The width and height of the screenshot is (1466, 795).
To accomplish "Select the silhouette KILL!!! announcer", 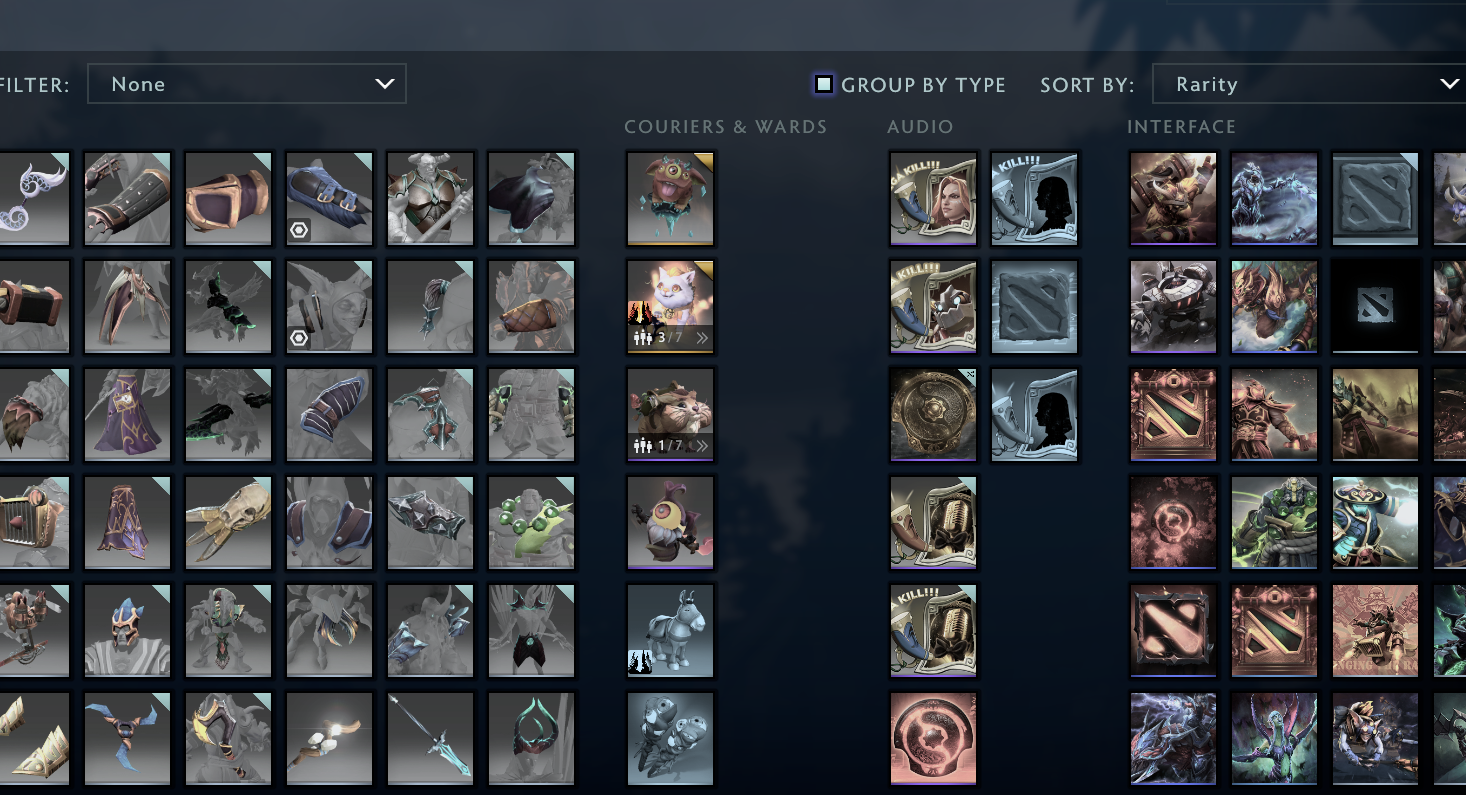I will 1034,199.
